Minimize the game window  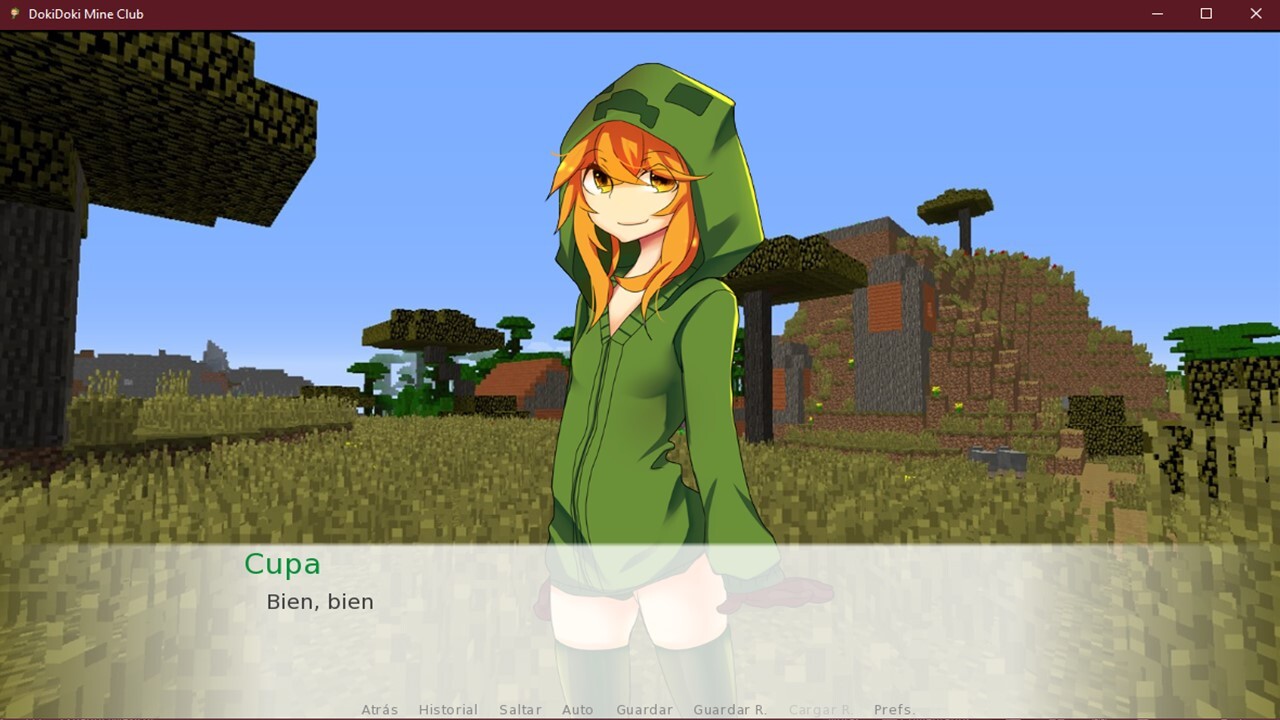pos(1157,13)
